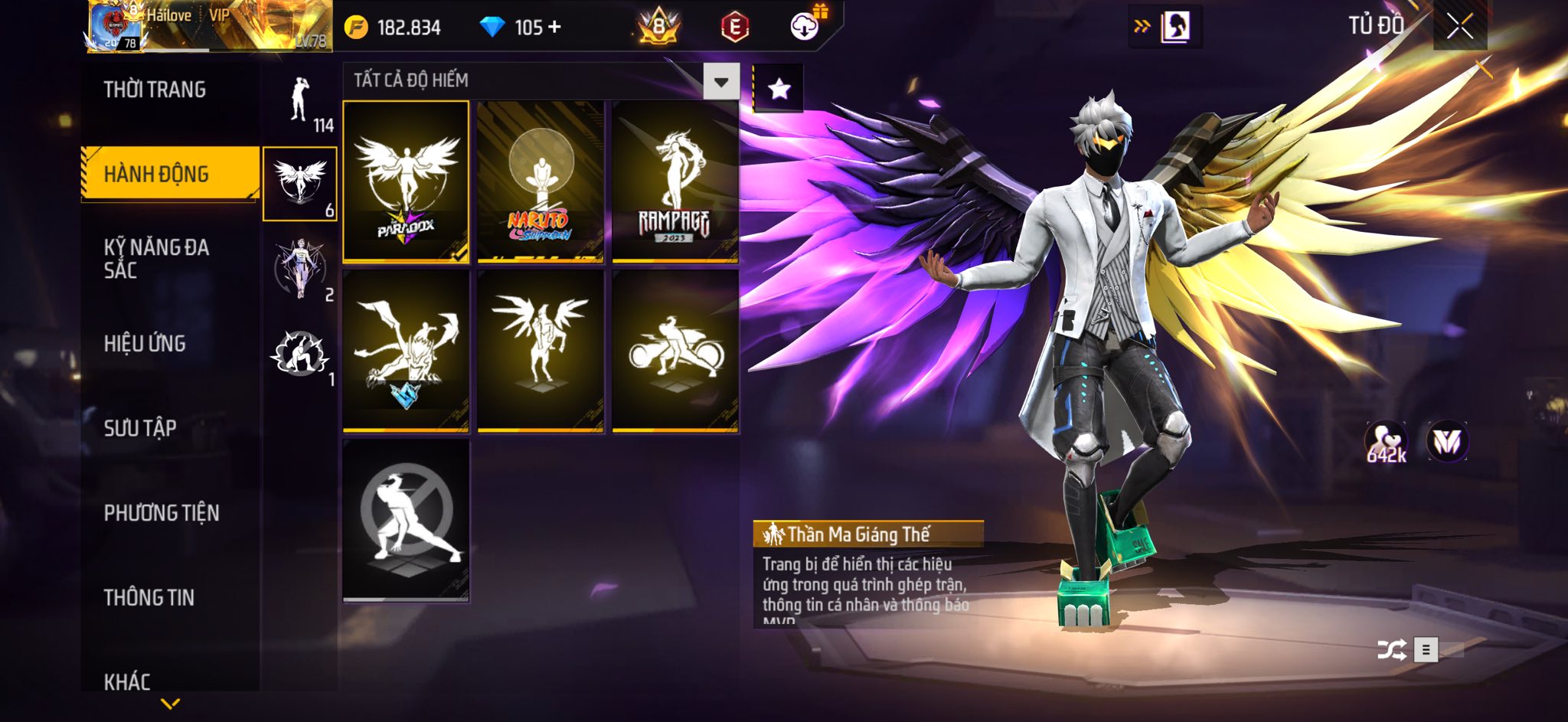Choose the Naruto Shippuden emote
The image size is (1568, 722).
coord(541,181)
